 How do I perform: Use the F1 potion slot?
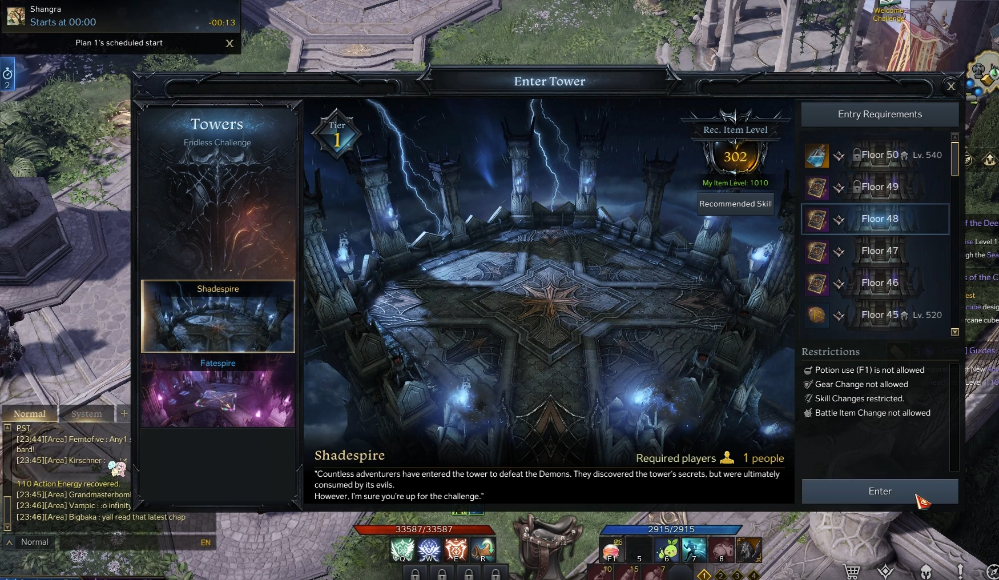point(613,549)
